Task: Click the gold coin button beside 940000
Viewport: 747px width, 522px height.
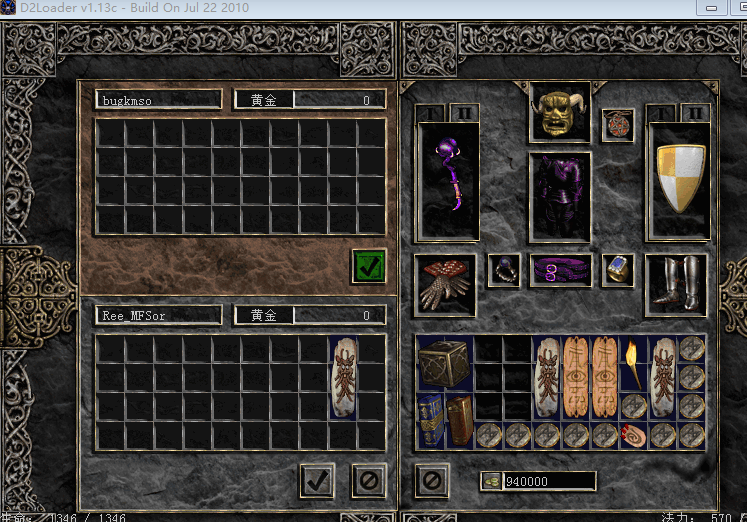Action: click(x=491, y=481)
